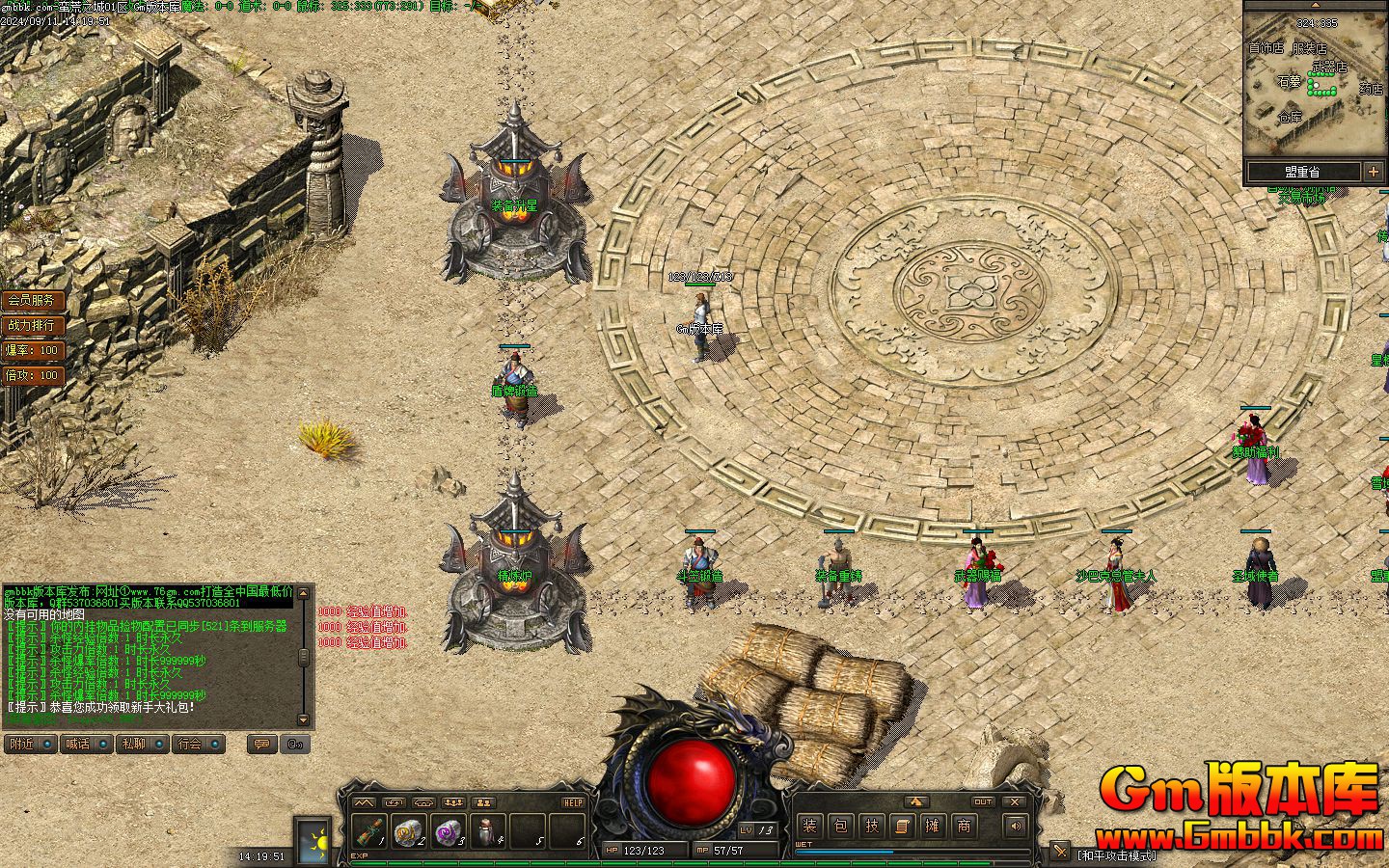1389x868 pixels.
Task: Use the yellow swirl stone in slot 2
Action: [409, 829]
